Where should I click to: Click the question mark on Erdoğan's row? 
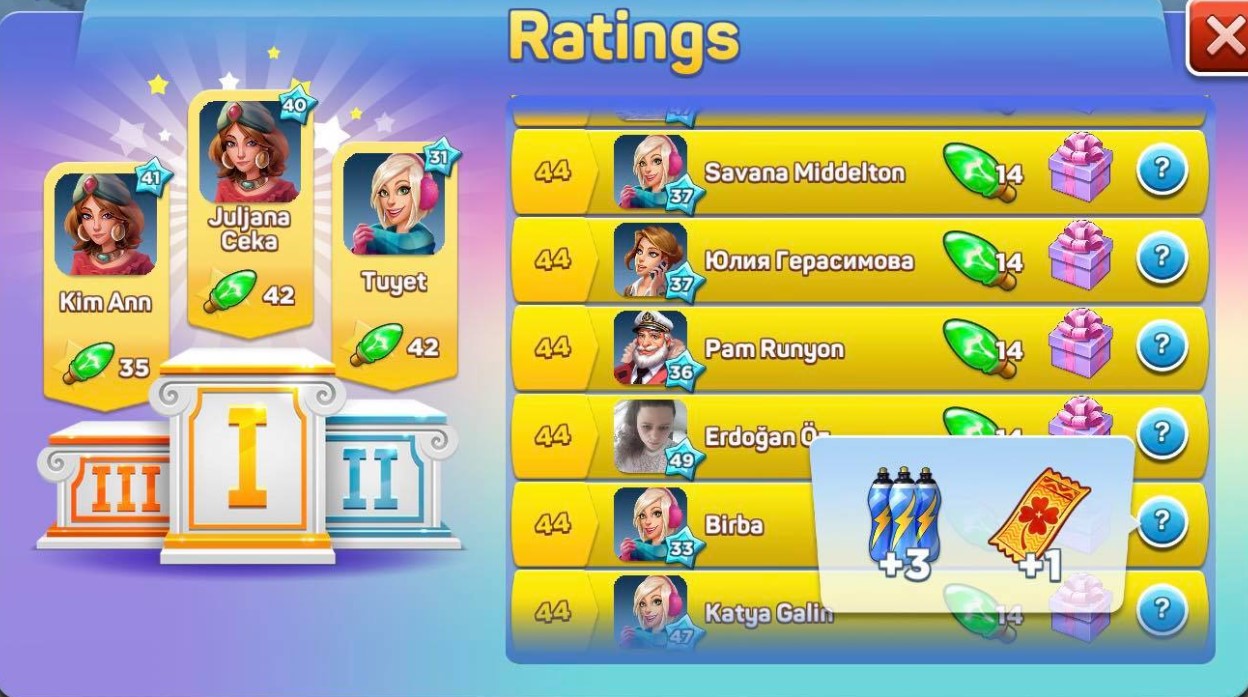(x=1161, y=435)
